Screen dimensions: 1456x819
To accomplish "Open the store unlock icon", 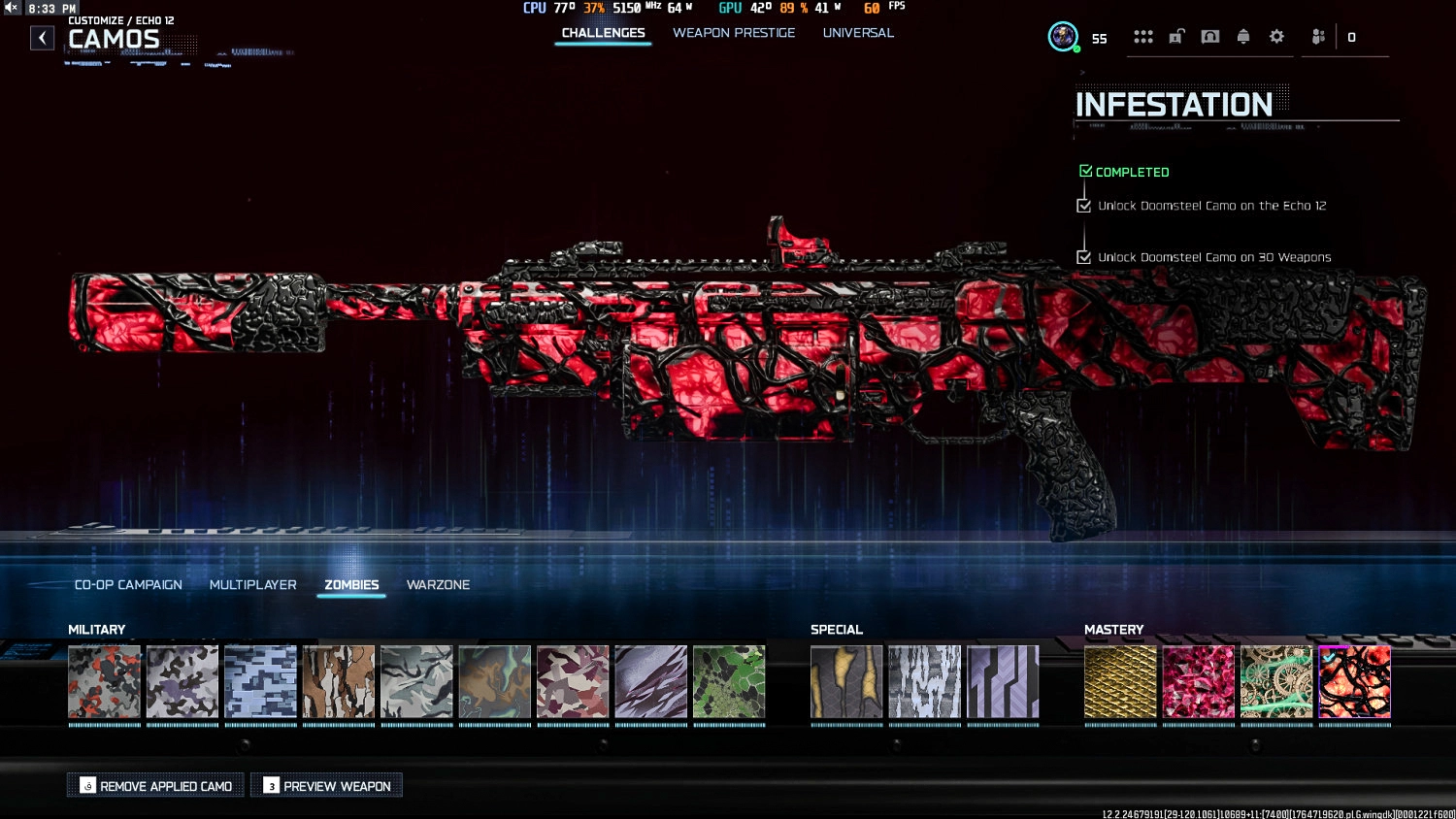I will (x=1177, y=37).
